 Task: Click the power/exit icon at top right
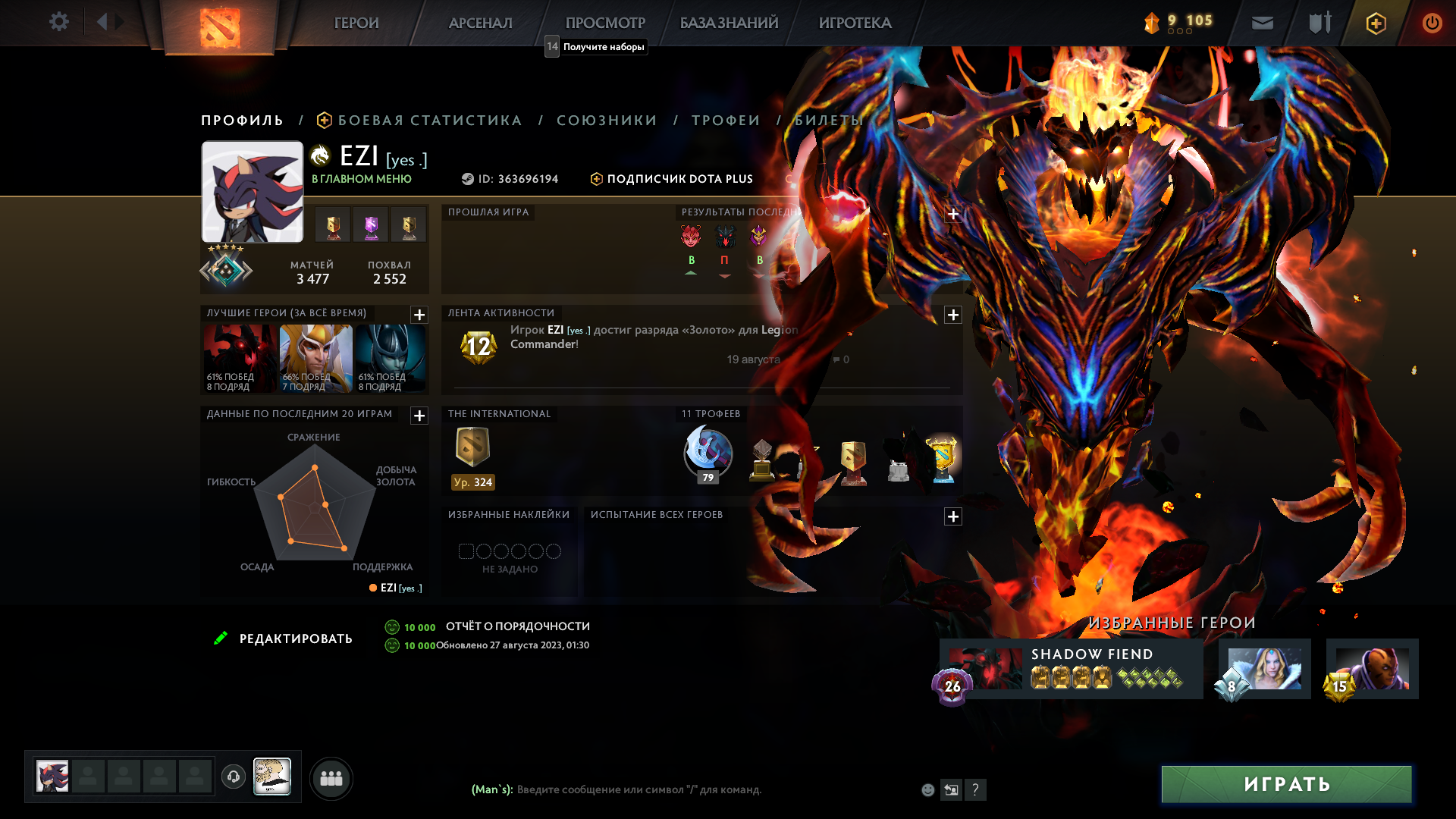[1432, 23]
